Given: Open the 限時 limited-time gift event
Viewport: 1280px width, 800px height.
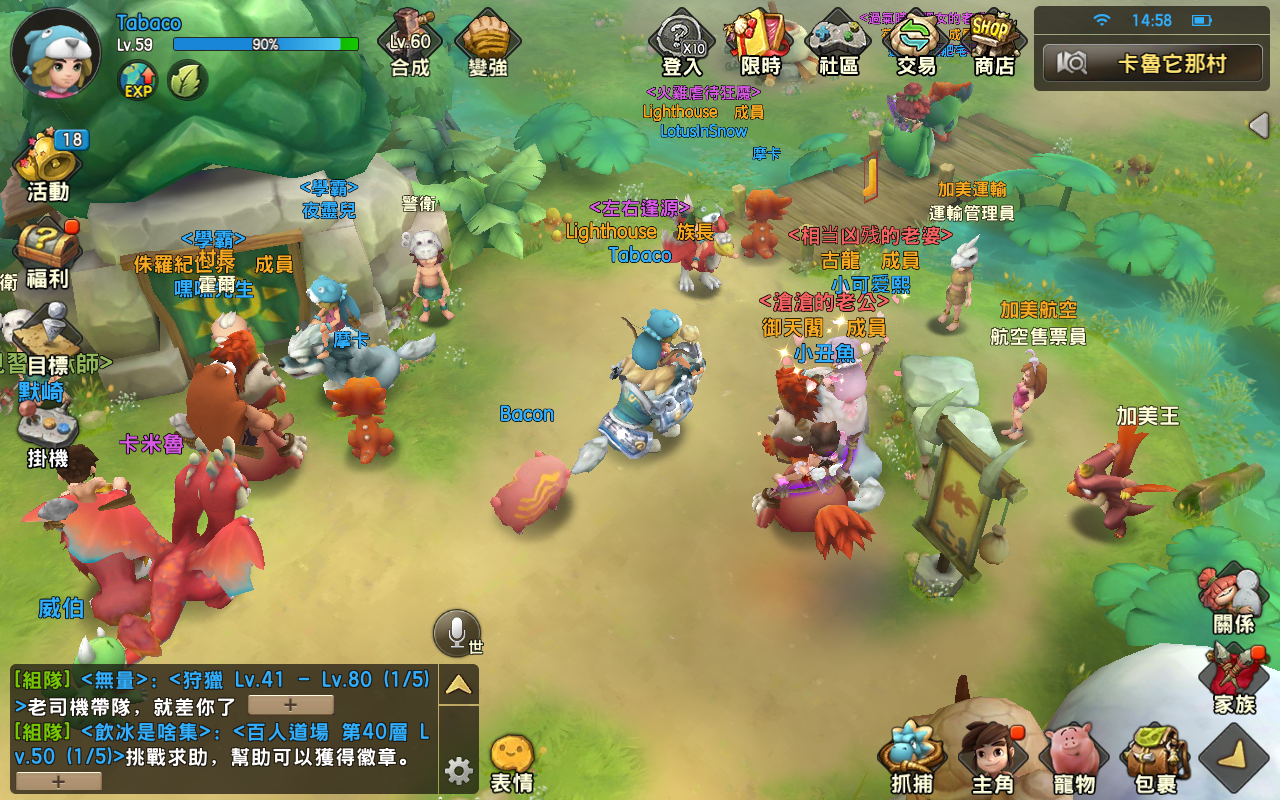Looking at the screenshot, I should point(756,40).
